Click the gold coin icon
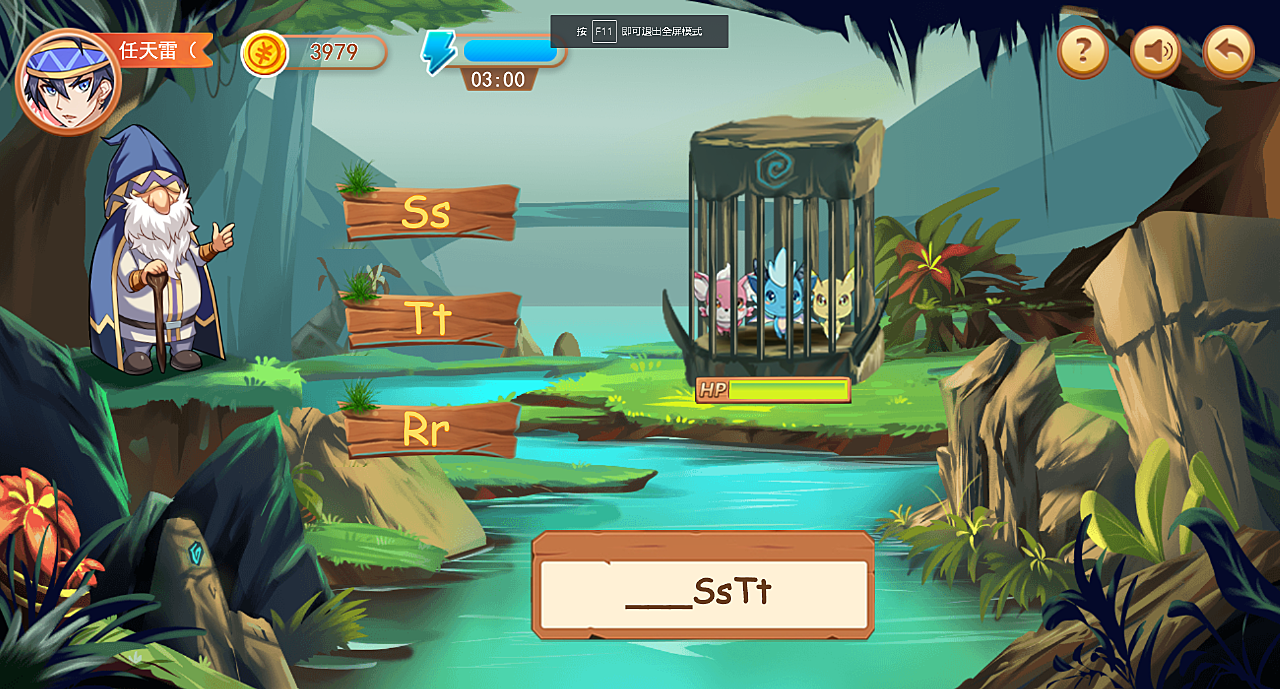The image size is (1280, 689). pyautogui.click(x=265, y=53)
